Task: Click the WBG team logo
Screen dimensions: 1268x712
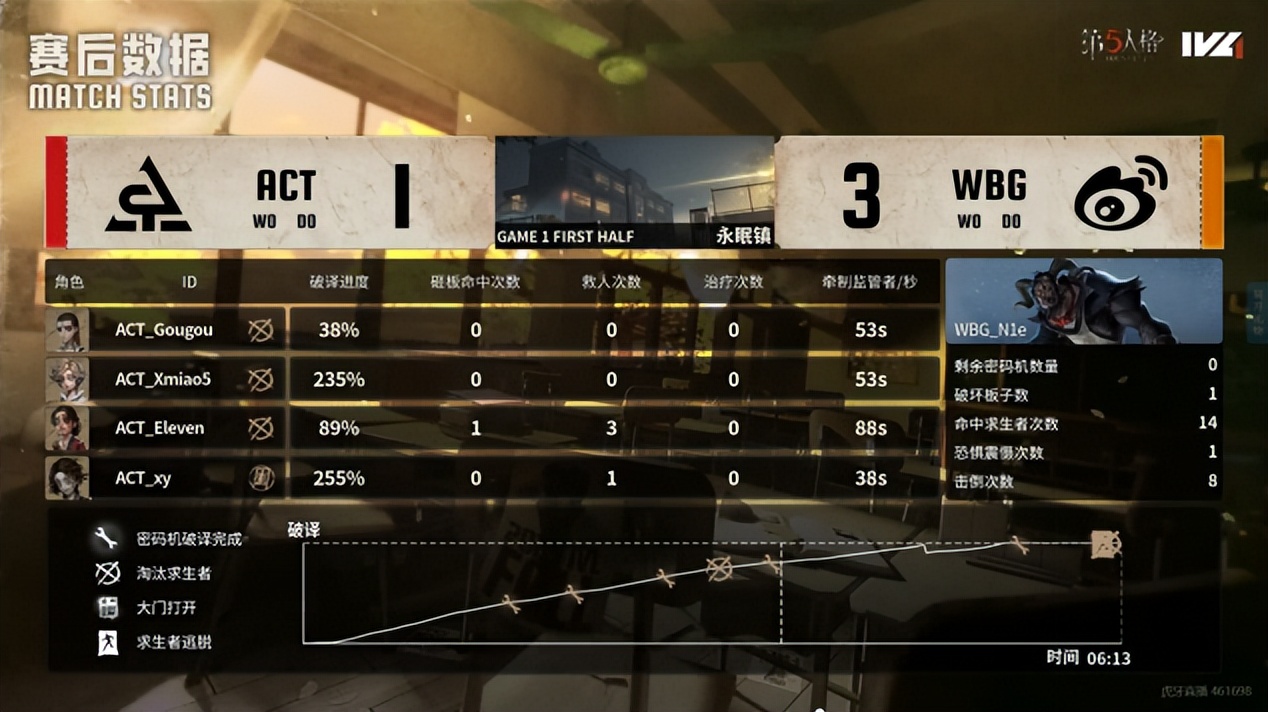Action: (1120, 194)
